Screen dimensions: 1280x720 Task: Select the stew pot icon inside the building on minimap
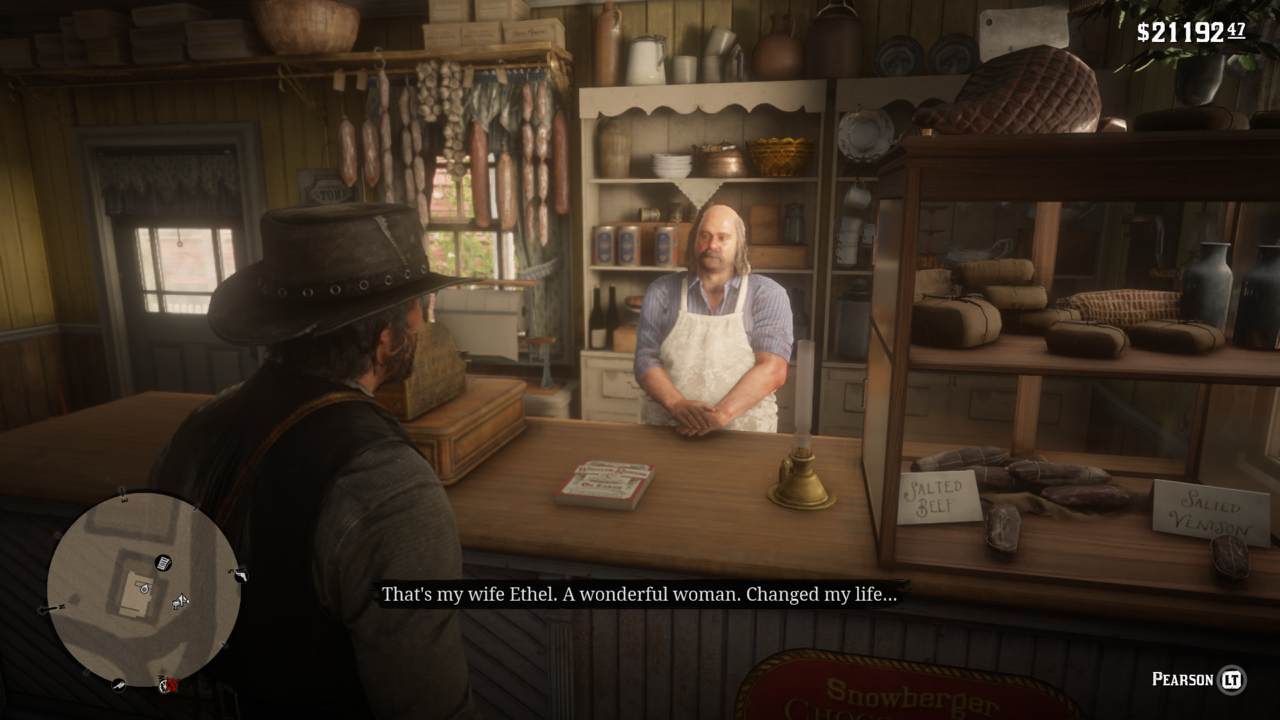coord(144,589)
